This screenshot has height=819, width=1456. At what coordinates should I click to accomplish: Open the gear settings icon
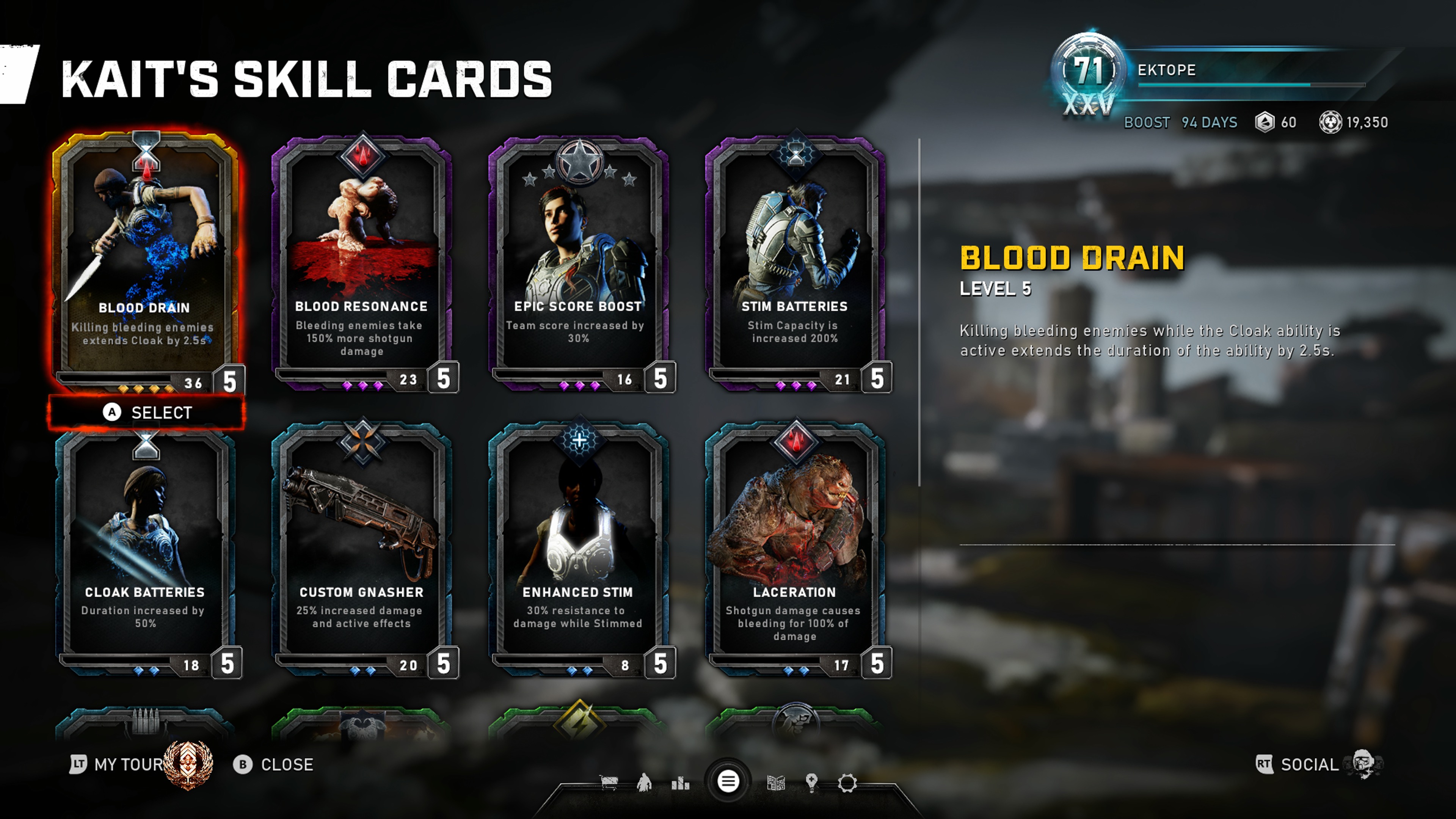click(x=847, y=783)
